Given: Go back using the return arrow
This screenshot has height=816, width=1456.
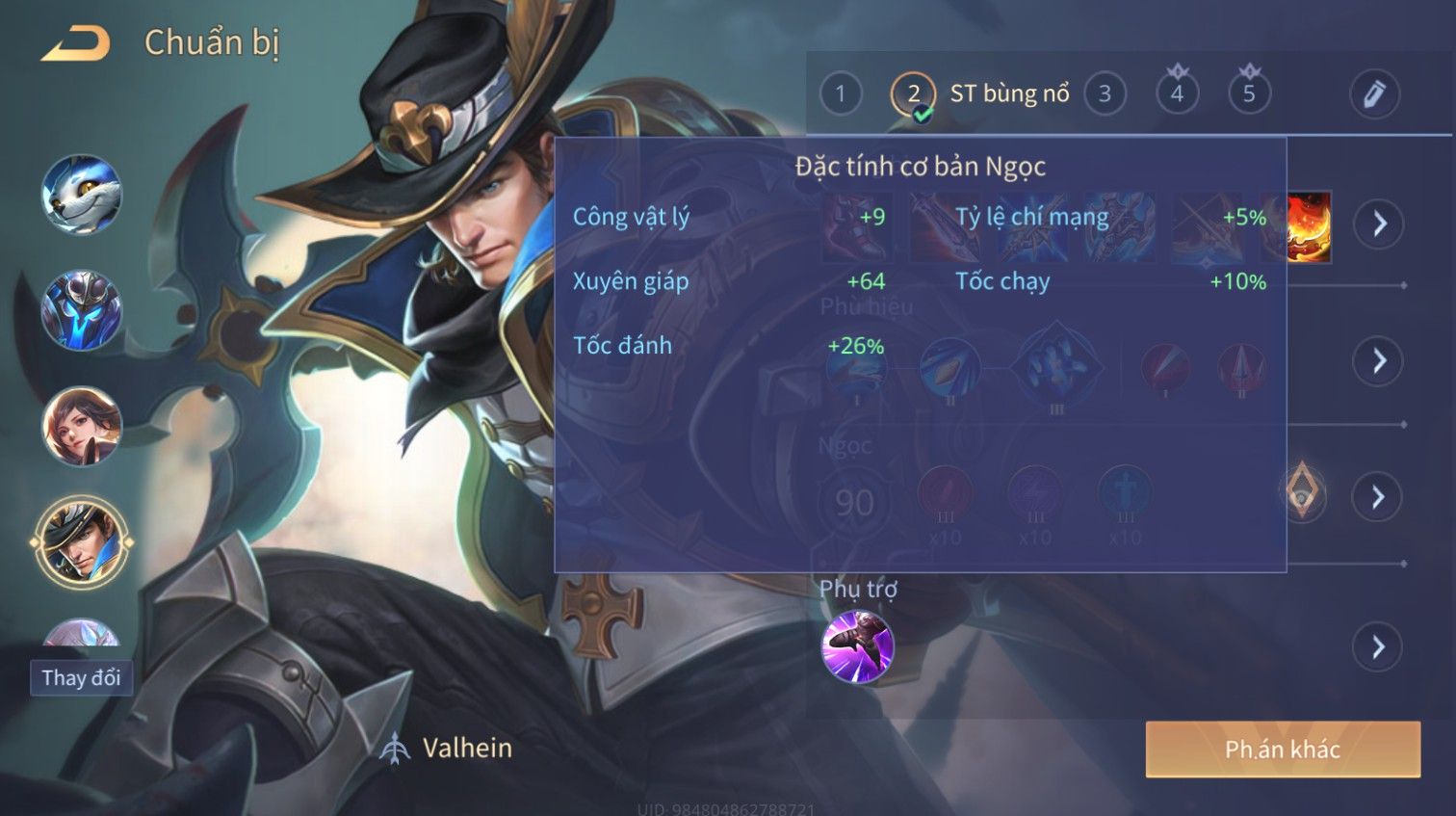Looking at the screenshot, I should tap(75, 43).
